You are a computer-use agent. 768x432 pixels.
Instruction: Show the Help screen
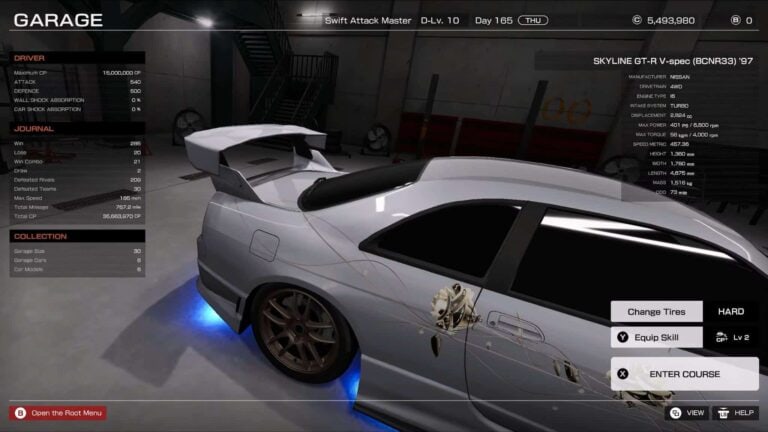tap(736, 412)
